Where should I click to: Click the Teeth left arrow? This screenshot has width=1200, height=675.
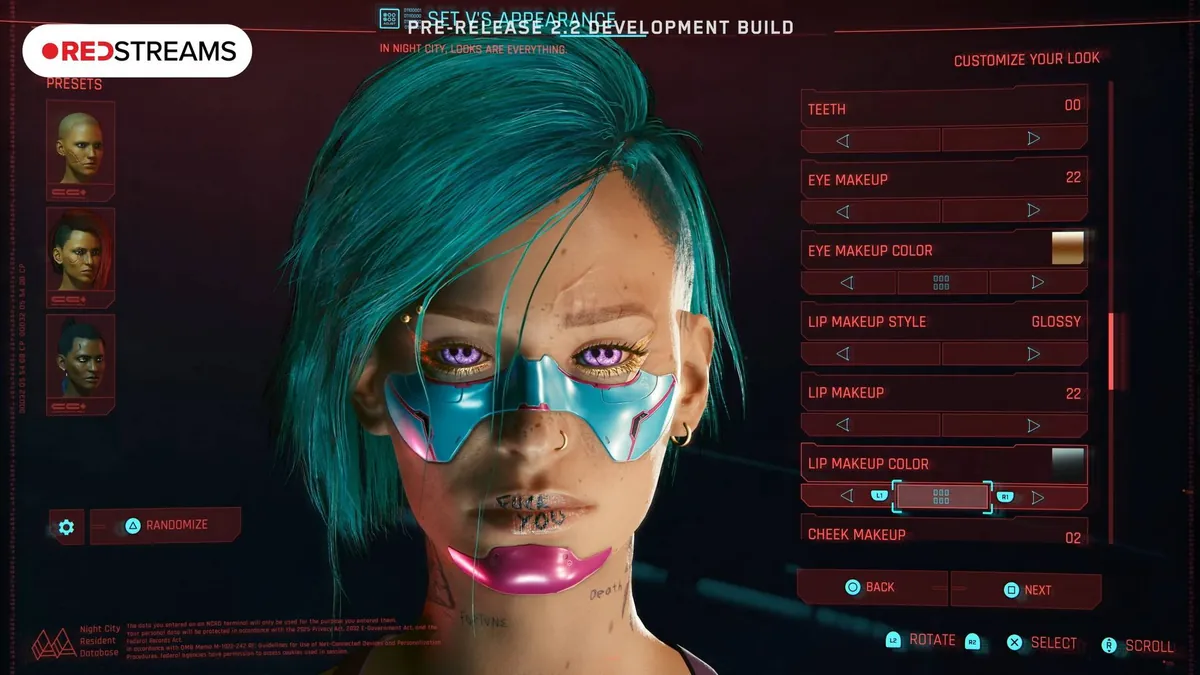[842, 139]
